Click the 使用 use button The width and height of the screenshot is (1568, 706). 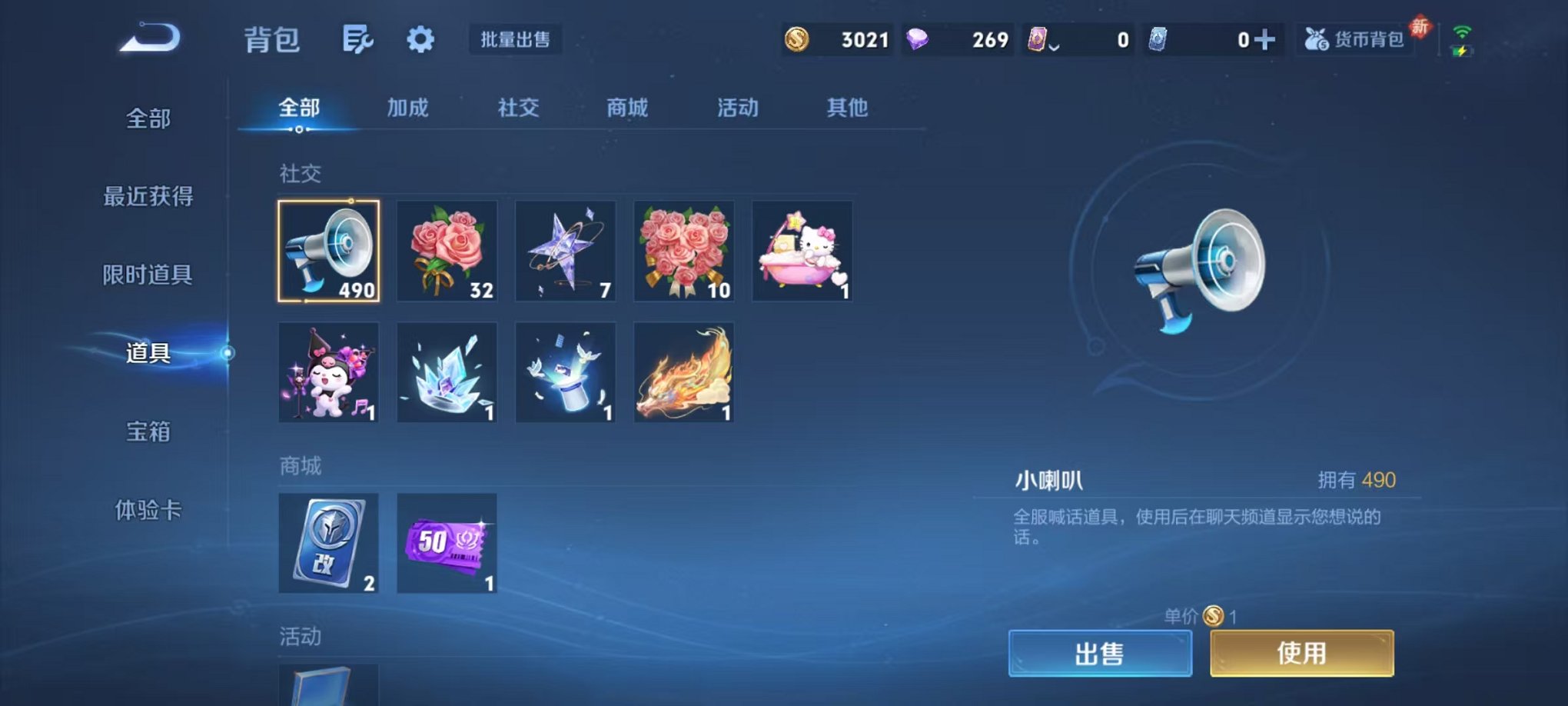click(1302, 652)
